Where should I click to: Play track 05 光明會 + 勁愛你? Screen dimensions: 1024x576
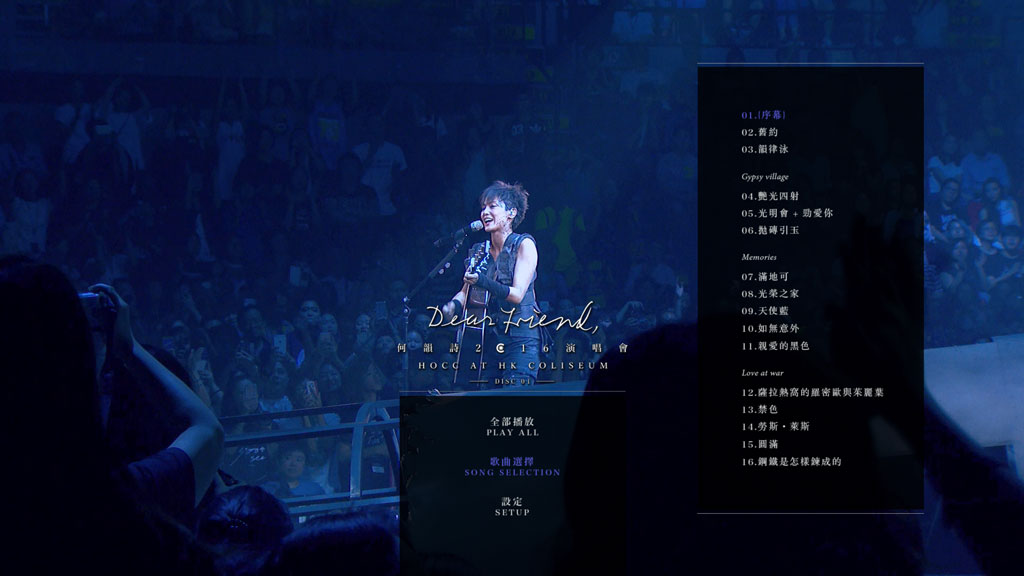(787, 213)
